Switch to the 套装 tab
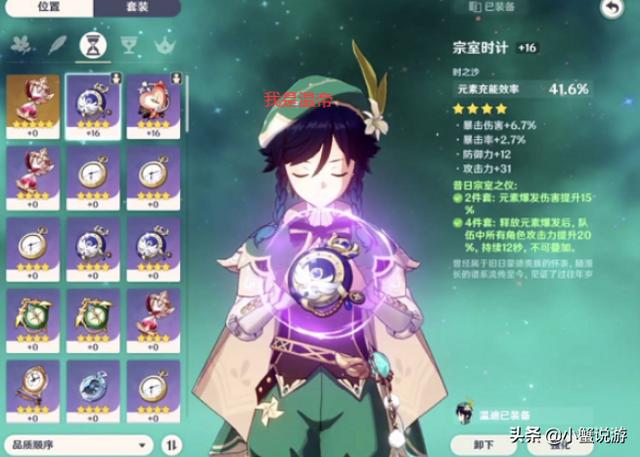 point(139,8)
